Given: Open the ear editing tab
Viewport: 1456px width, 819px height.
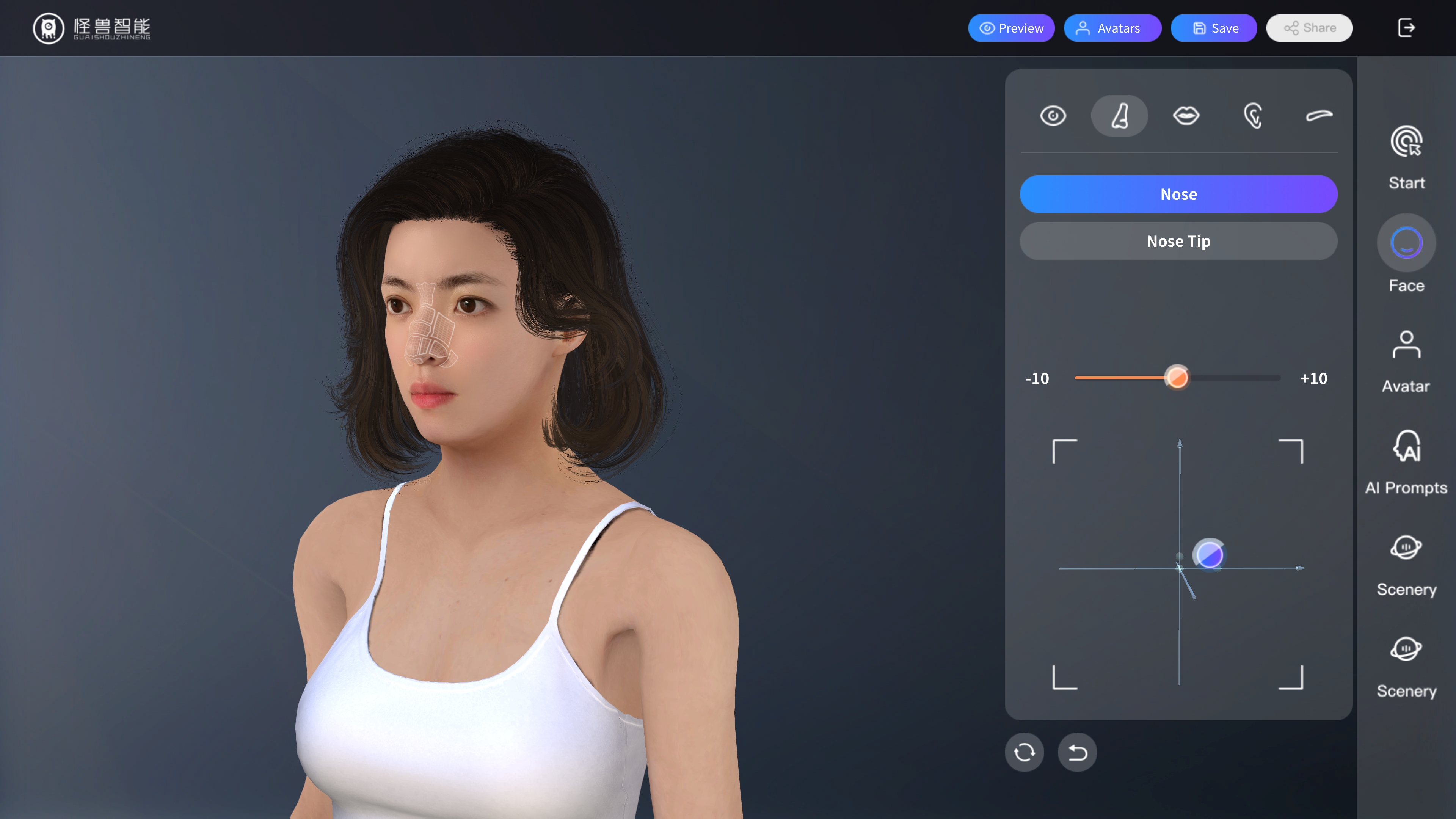Looking at the screenshot, I should pos(1252,116).
